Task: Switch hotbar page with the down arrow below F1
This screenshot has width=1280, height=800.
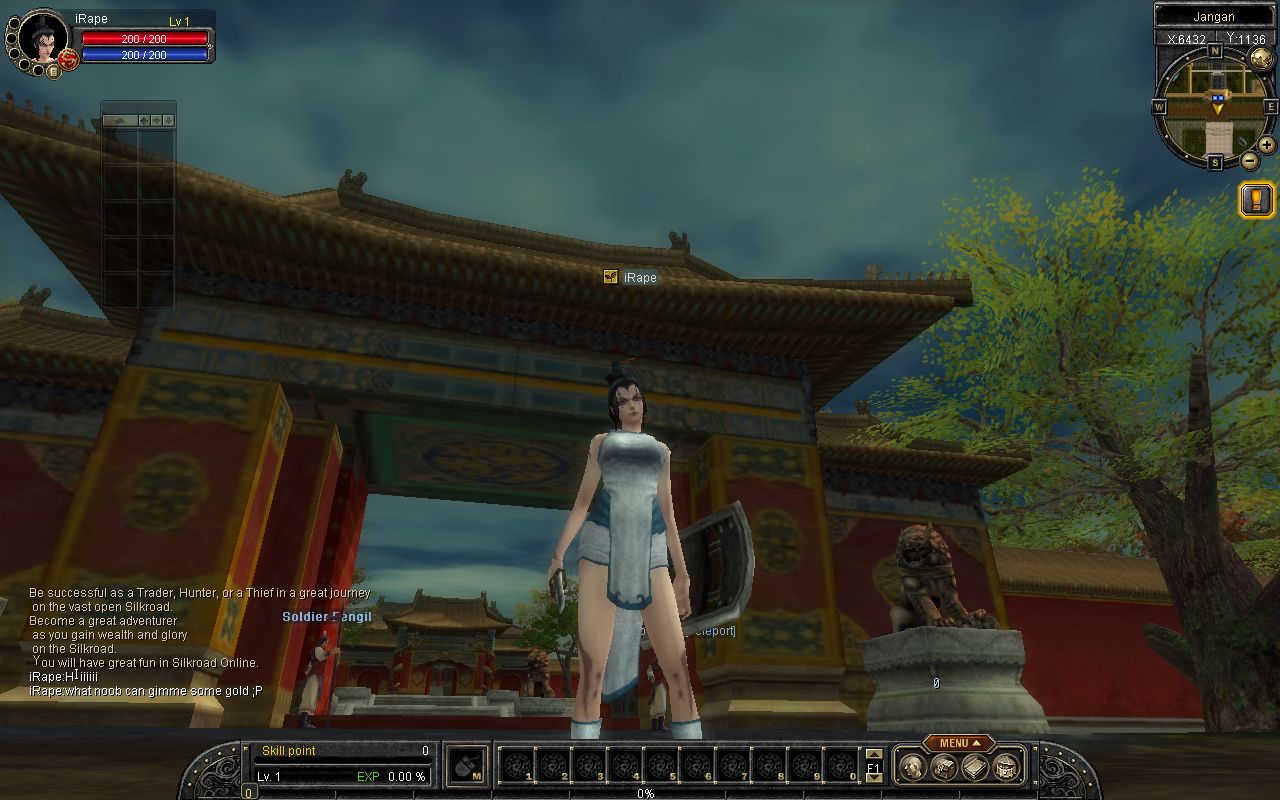Action: pos(874,778)
